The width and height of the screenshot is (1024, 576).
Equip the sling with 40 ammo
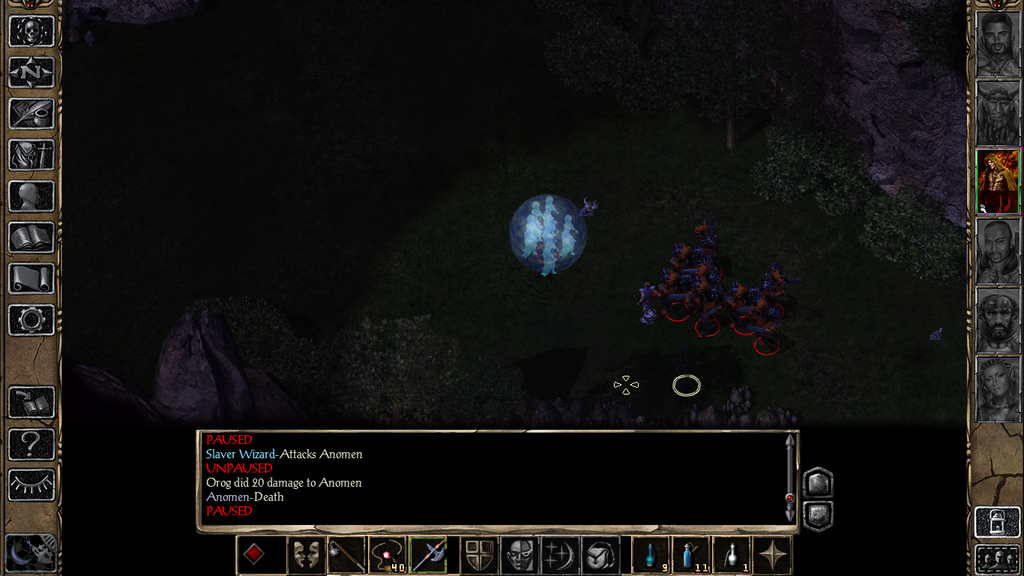387,555
